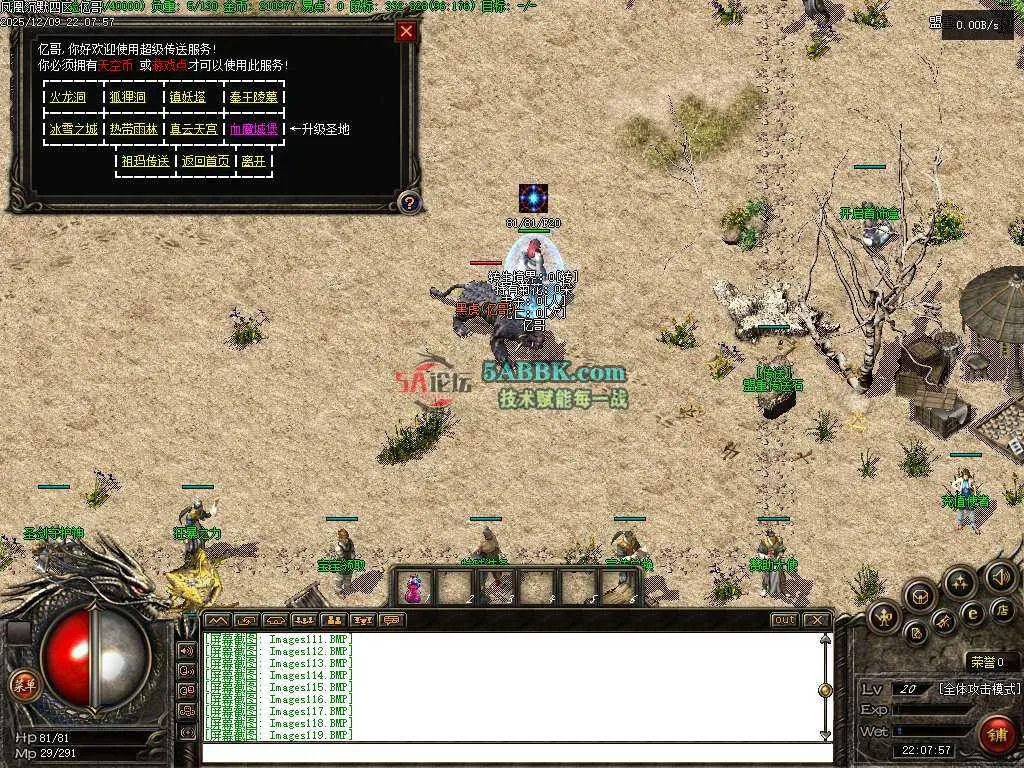Open the shop via the 店 icon
Image resolution: width=1024 pixels, height=768 pixels.
[1001, 609]
